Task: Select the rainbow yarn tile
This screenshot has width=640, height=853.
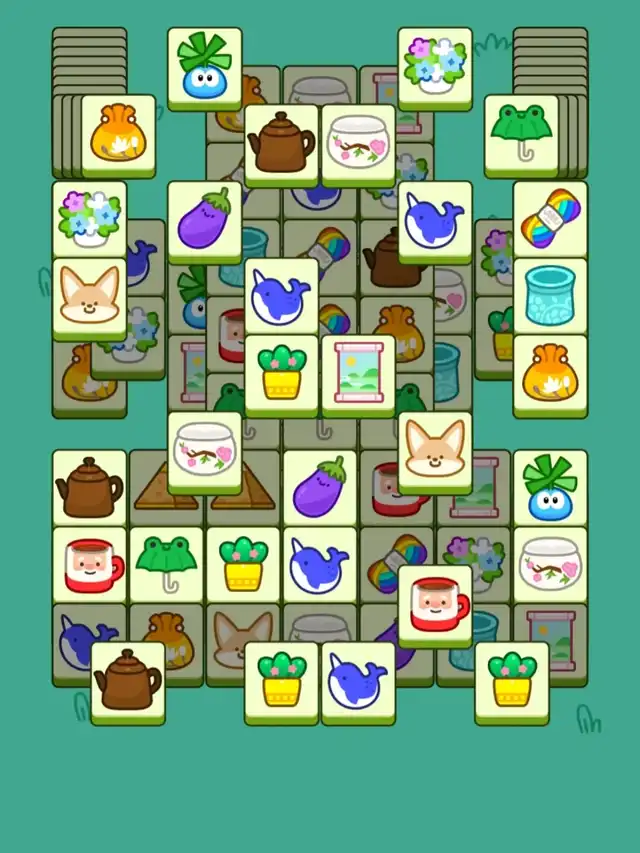Action: [x=550, y=218]
